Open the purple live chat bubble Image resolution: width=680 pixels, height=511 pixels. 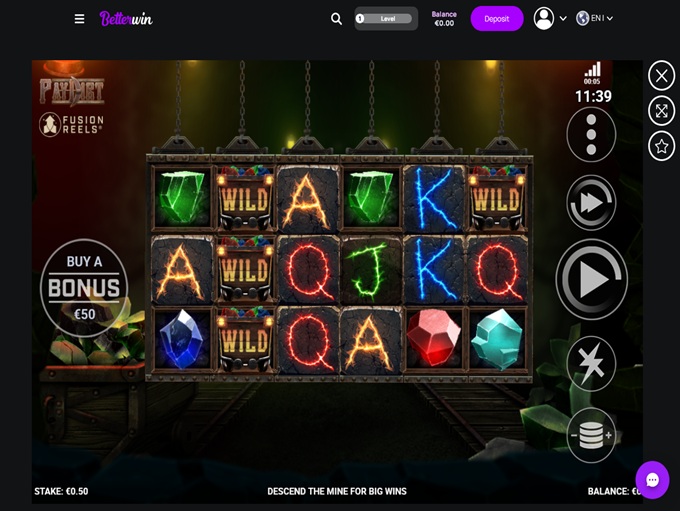coord(652,479)
